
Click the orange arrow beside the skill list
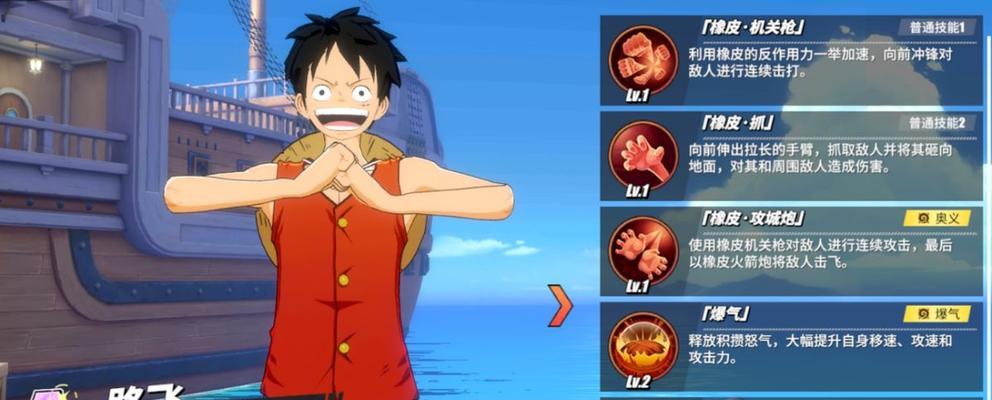click(561, 306)
